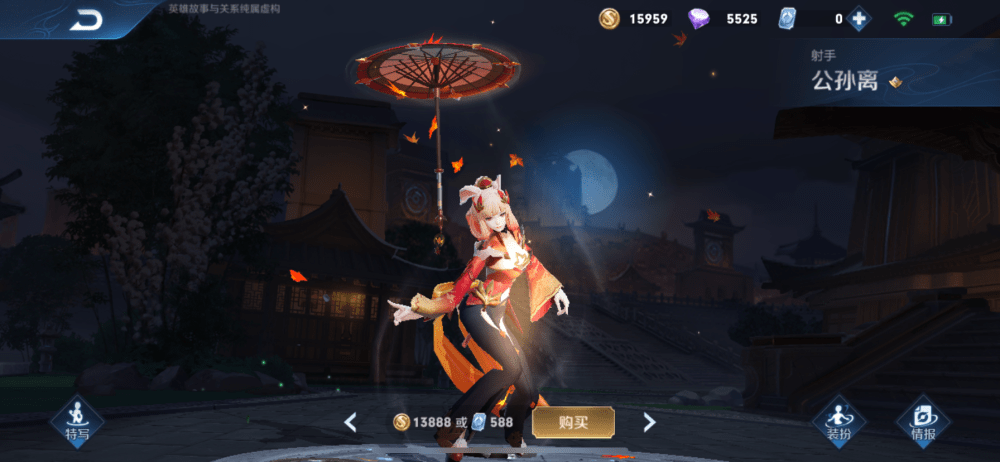Viewport: 1000px width, 462px height.
Task: Click the emblem beside 公孙离 name
Action: [x=895, y=83]
